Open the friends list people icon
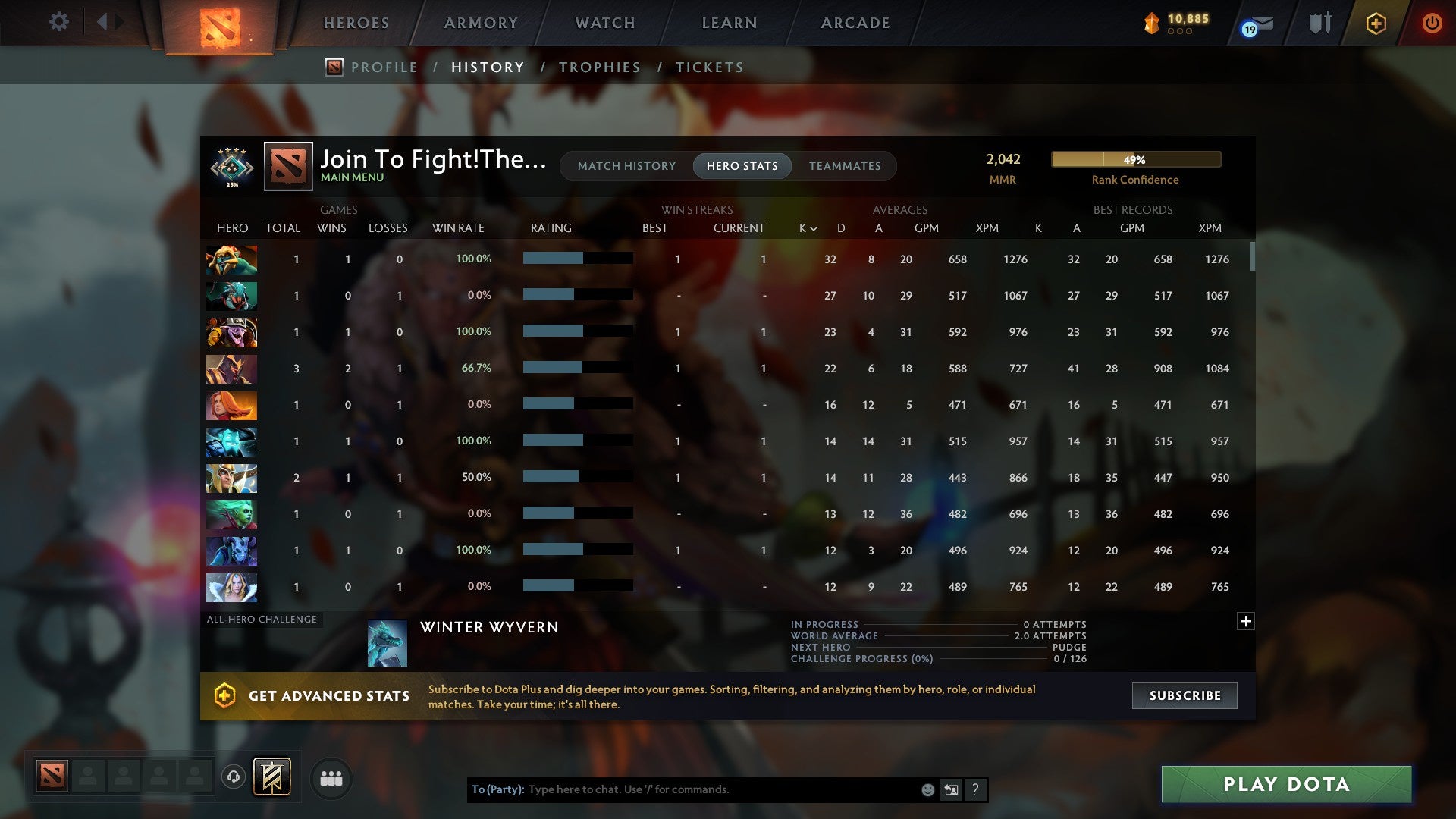 [331, 778]
